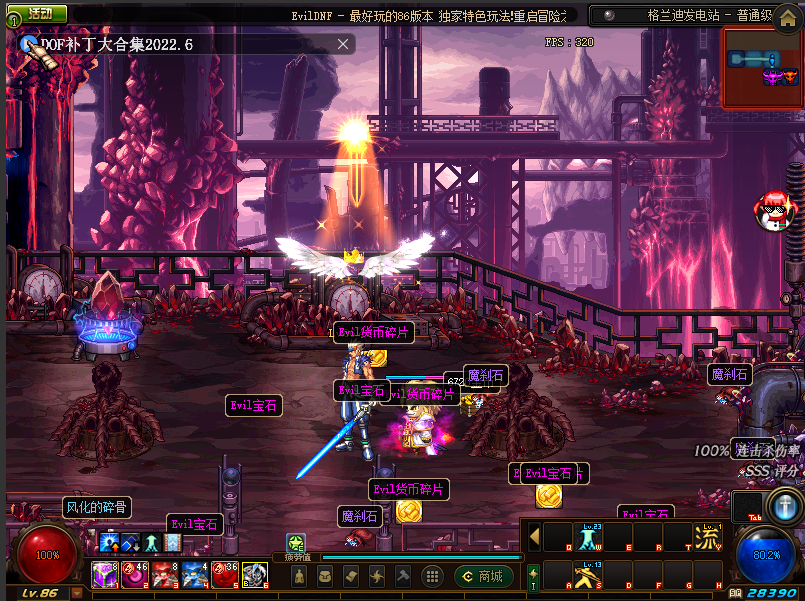Close the DOF补丁大合集2022.6 notification
Screen dimensions: 805x601
click(344, 44)
